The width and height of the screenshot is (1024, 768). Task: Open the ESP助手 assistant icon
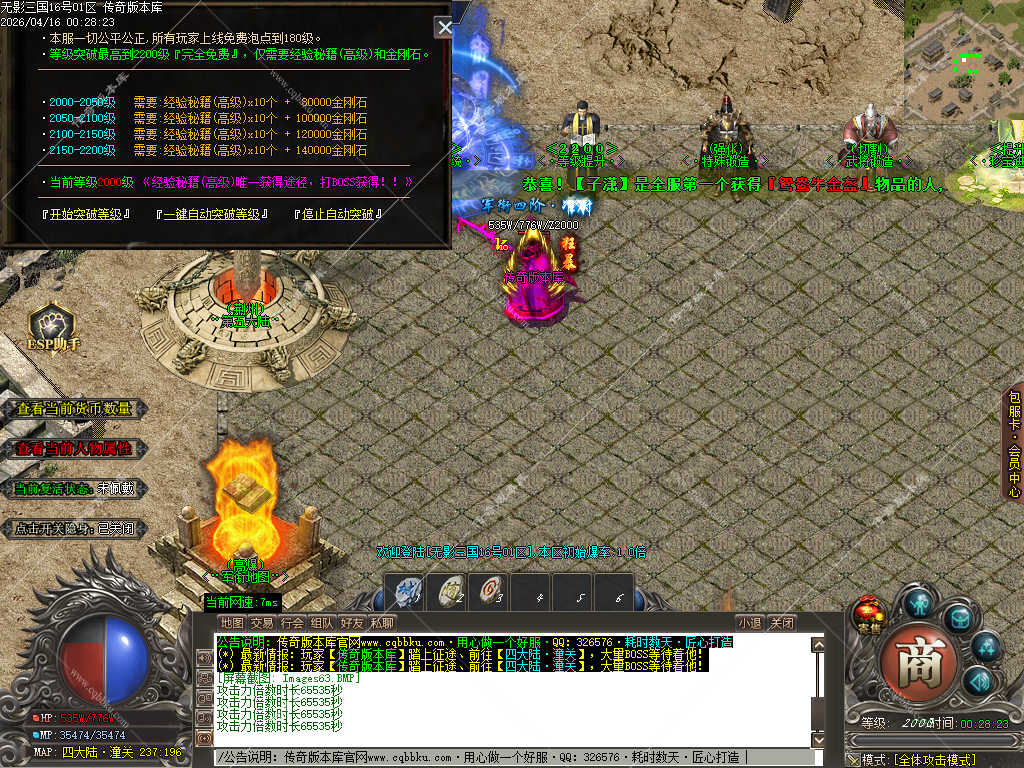(52, 327)
